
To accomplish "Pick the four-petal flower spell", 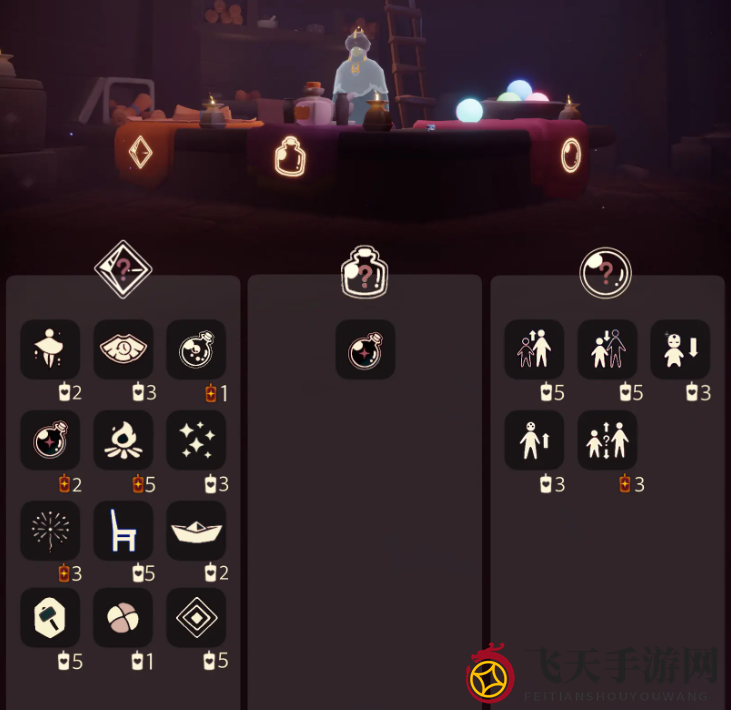I will 123,617.
